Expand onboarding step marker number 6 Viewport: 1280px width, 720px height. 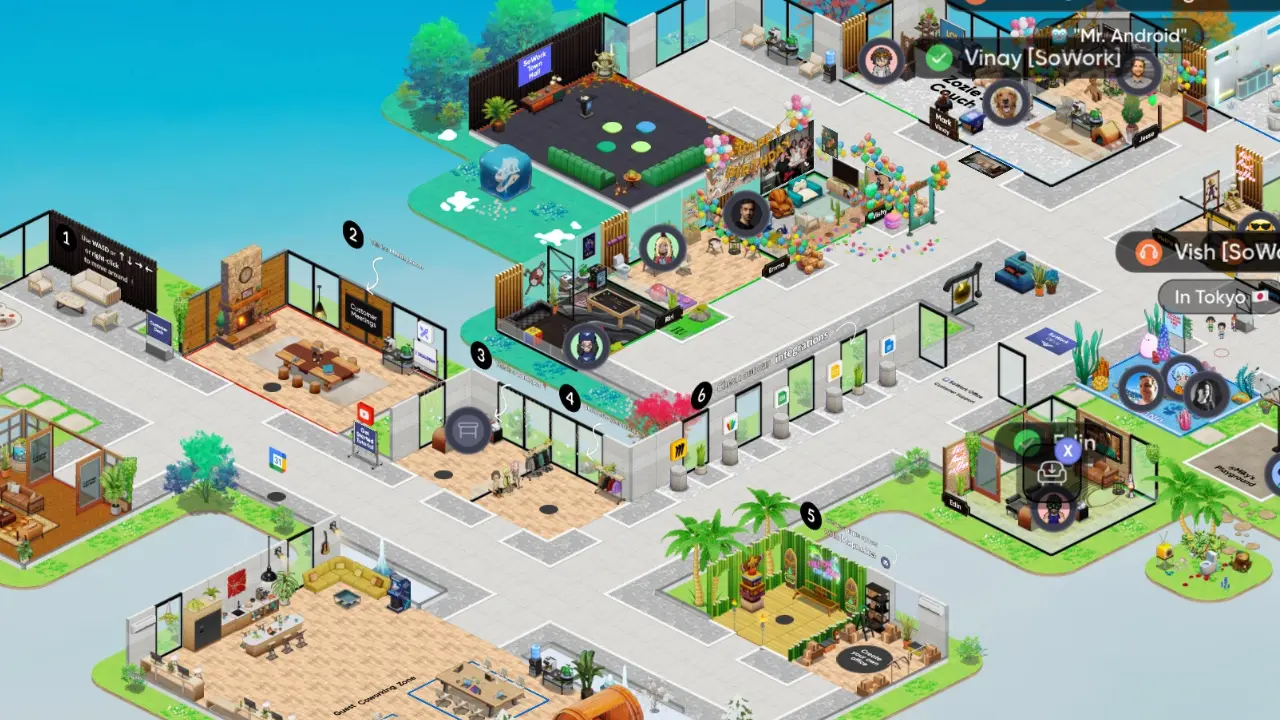pos(701,394)
